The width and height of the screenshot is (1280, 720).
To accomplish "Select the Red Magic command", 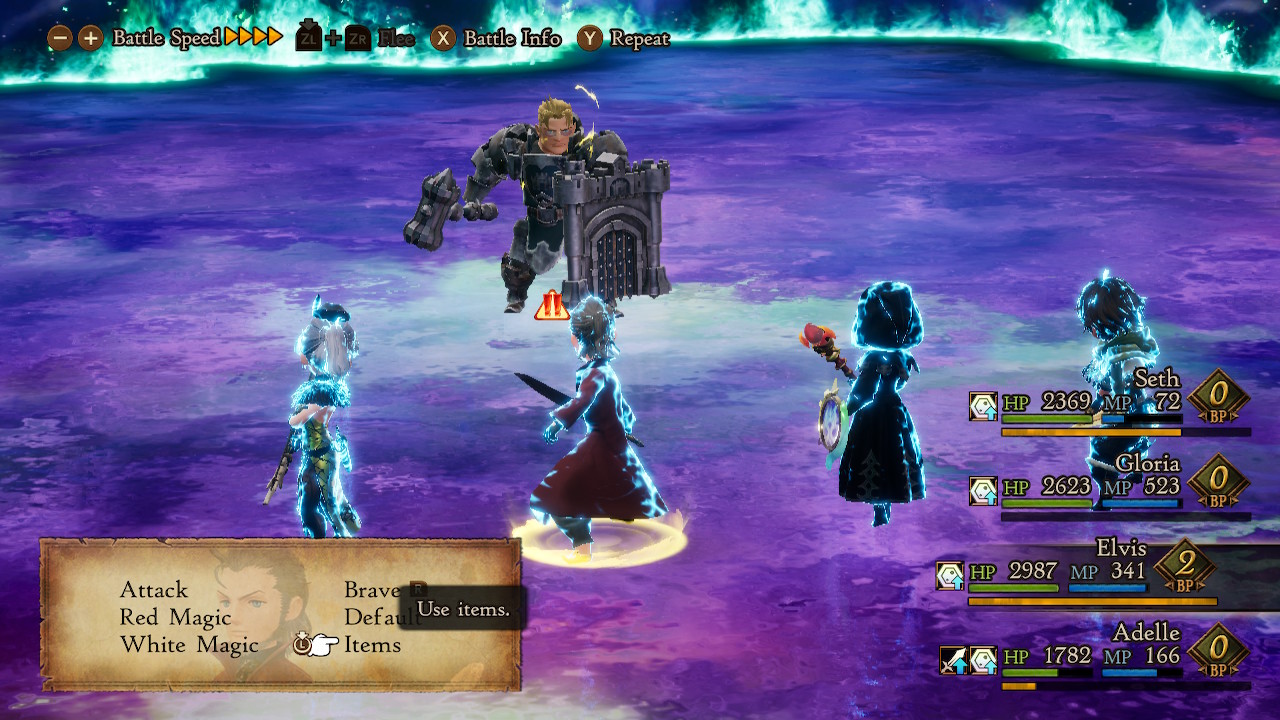I will [176, 618].
